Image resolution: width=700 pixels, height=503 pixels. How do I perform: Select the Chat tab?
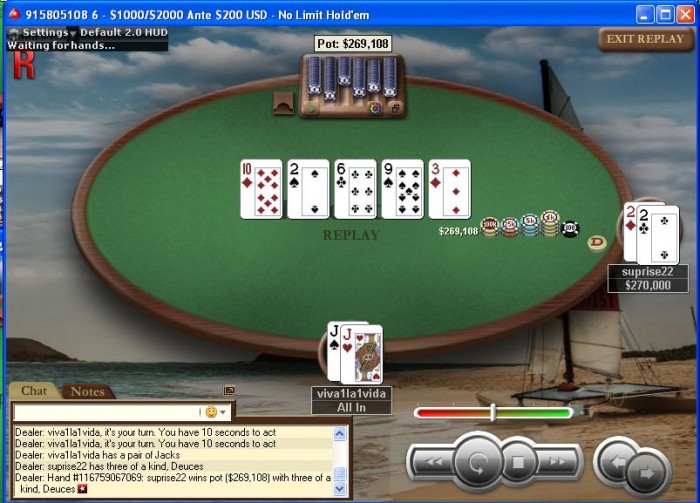coord(34,391)
